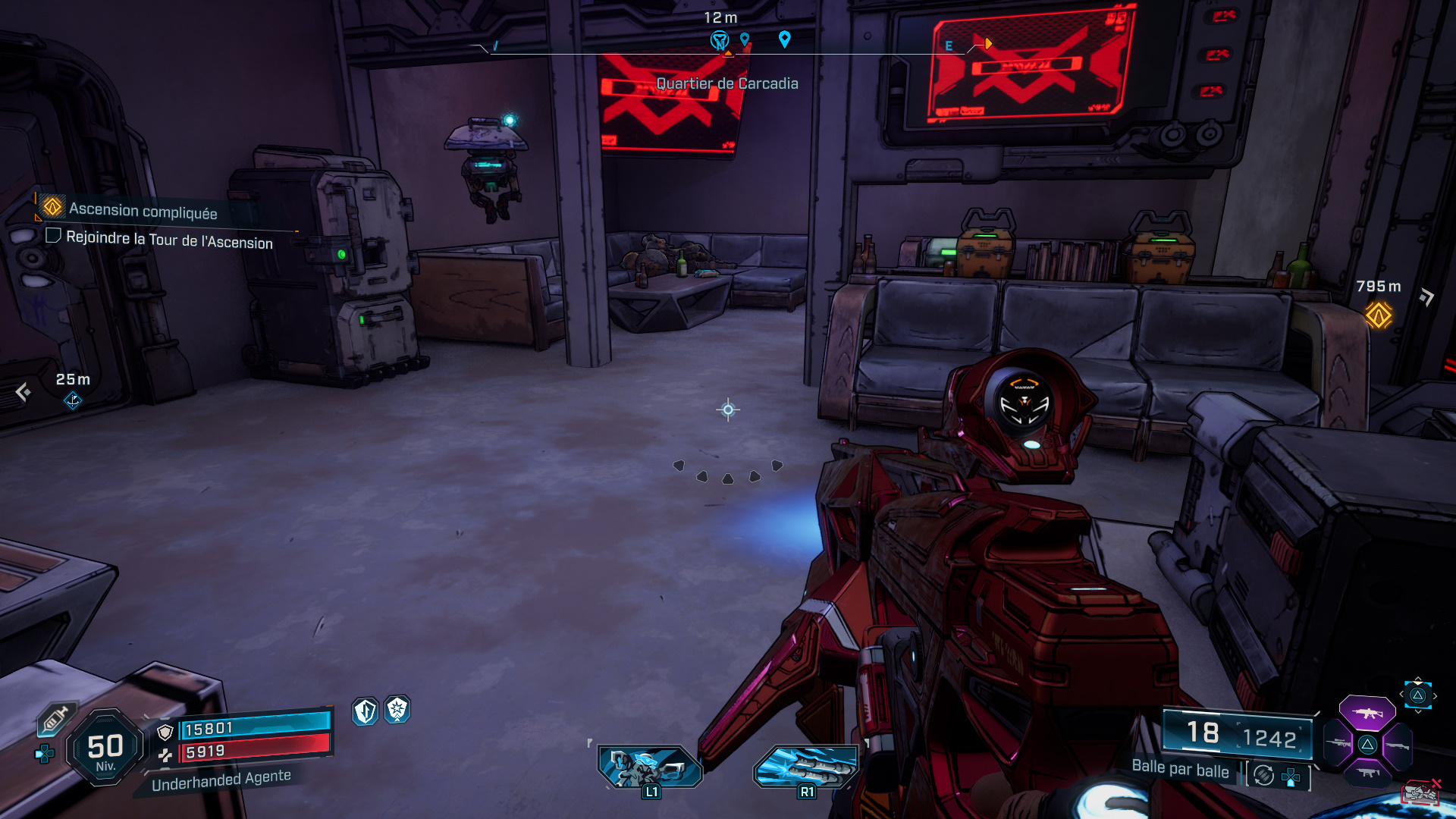Click the orange quest waypoint marker at 795 m
This screenshot has width=1456, height=819.
(1378, 315)
